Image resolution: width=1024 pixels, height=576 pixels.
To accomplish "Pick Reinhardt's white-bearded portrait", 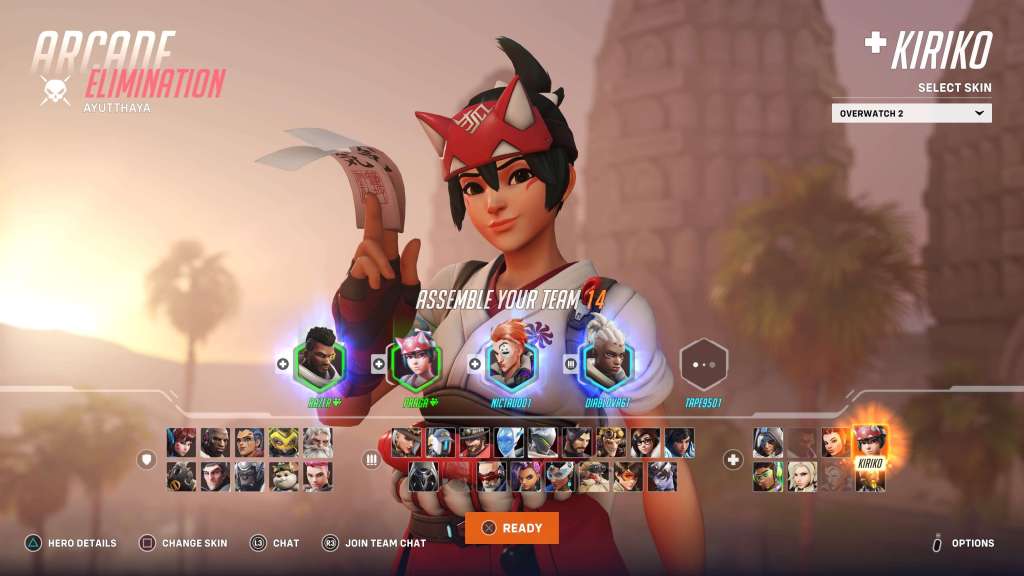I will pos(318,442).
